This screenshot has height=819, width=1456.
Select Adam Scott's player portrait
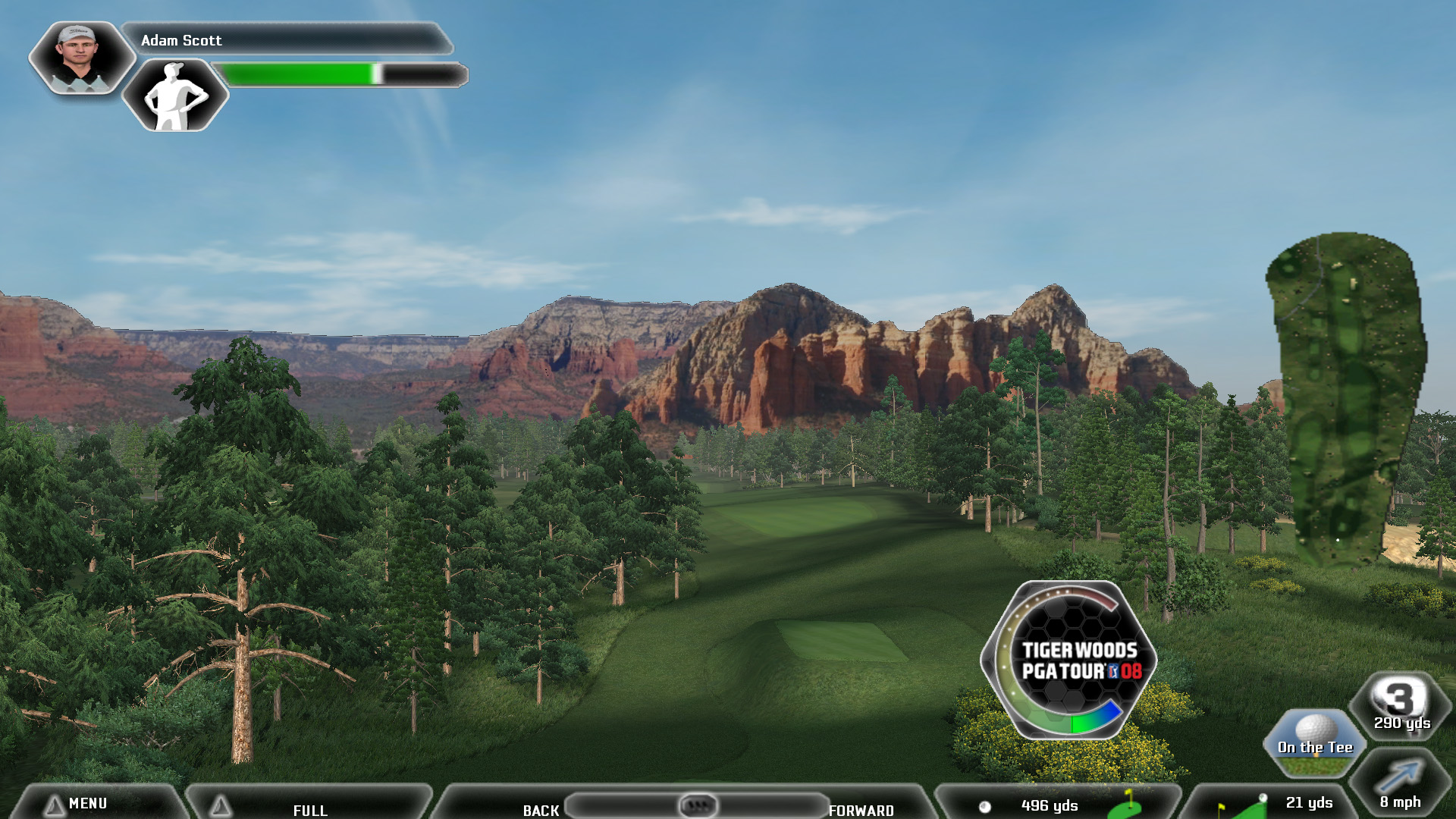(x=80, y=58)
